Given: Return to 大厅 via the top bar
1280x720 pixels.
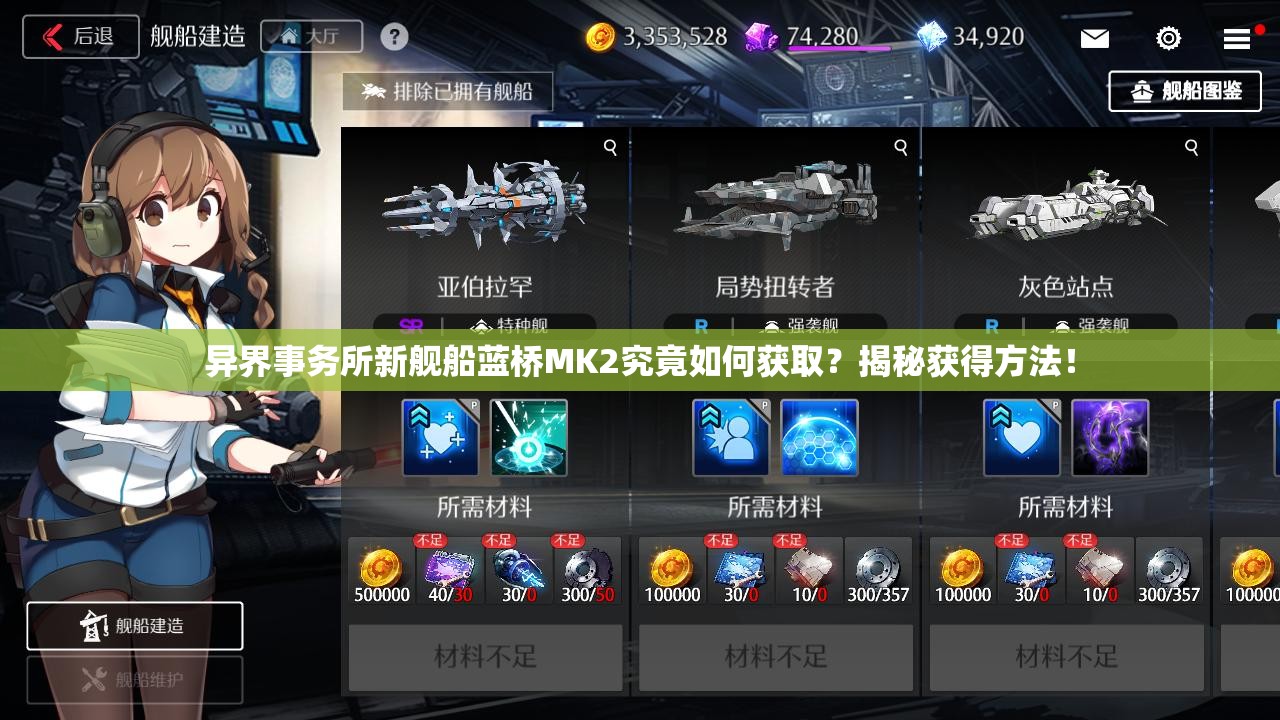Looking at the screenshot, I should click(x=311, y=37).
